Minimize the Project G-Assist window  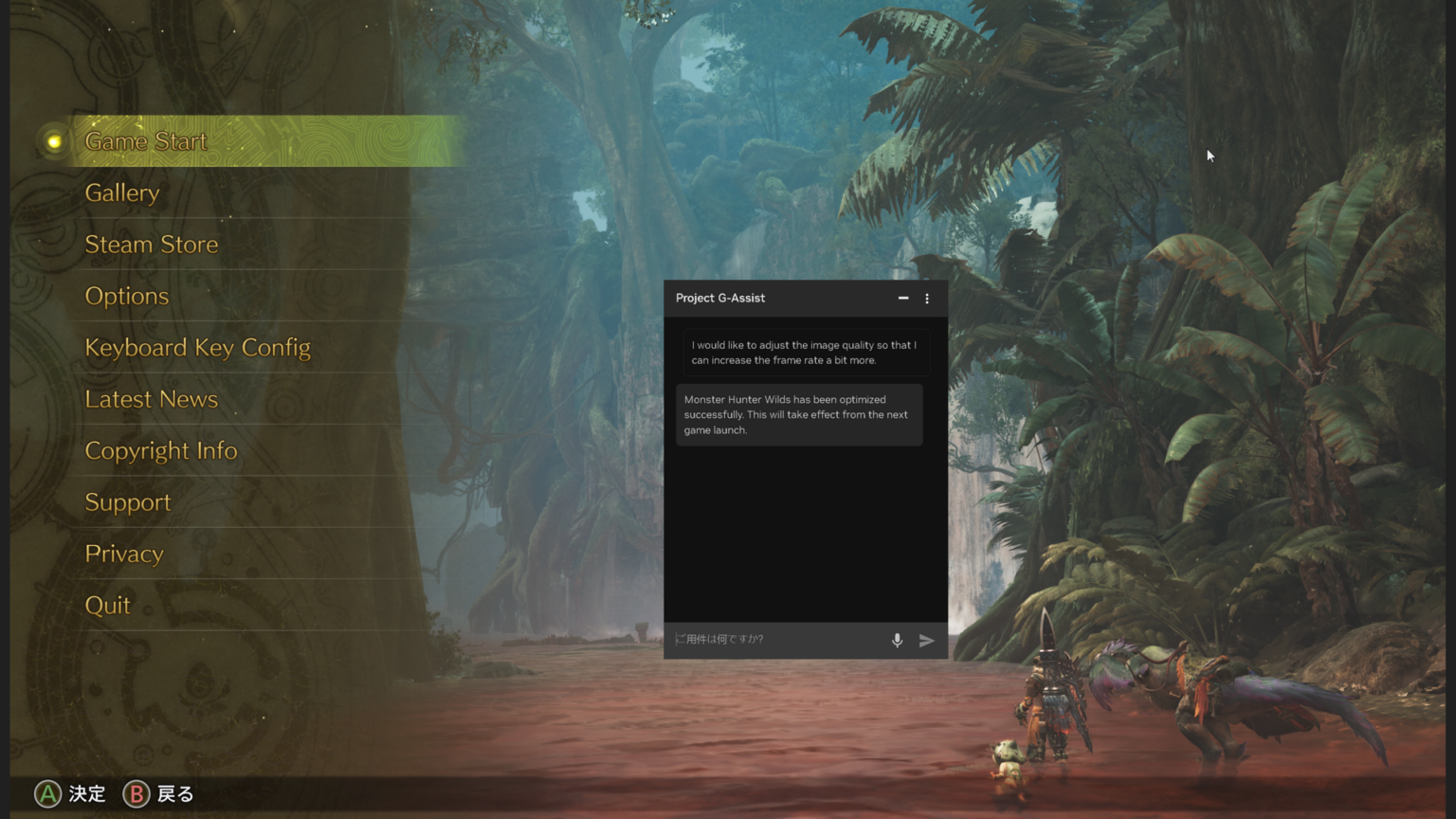[x=902, y=299]
